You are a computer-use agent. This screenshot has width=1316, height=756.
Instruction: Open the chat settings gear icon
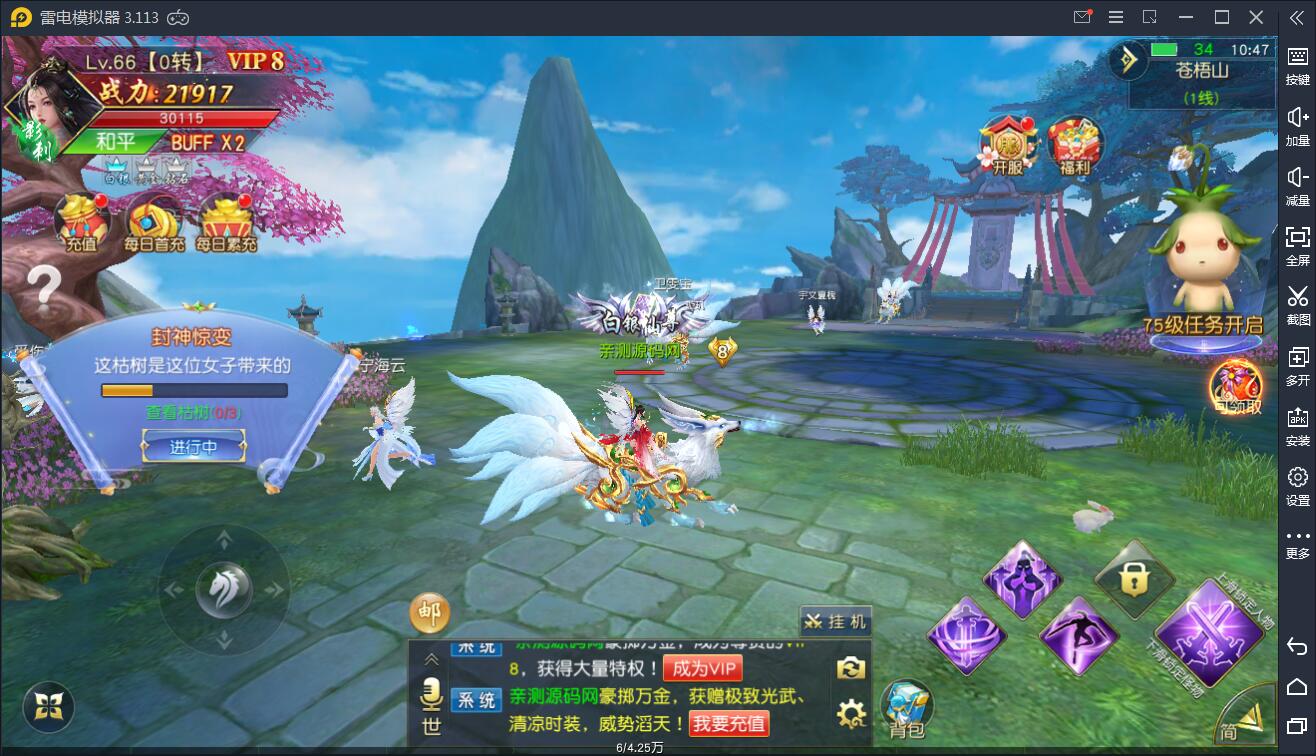coord(850,714)
